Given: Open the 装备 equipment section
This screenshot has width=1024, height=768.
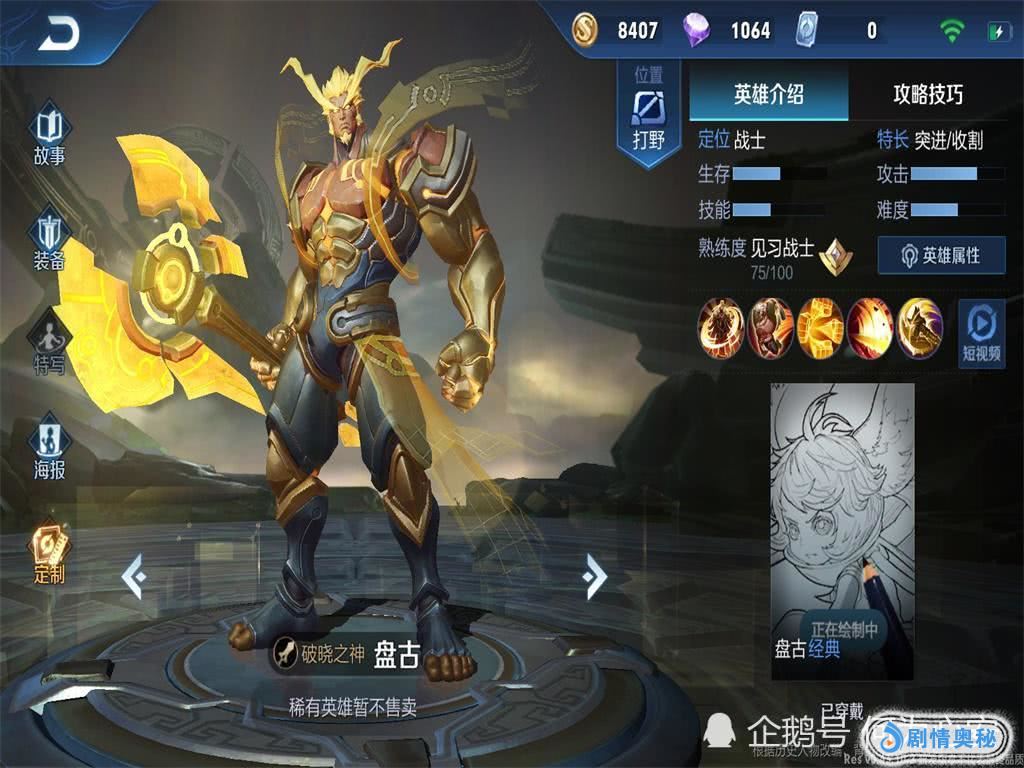Looking at the screenshot, I should [49, 242].
